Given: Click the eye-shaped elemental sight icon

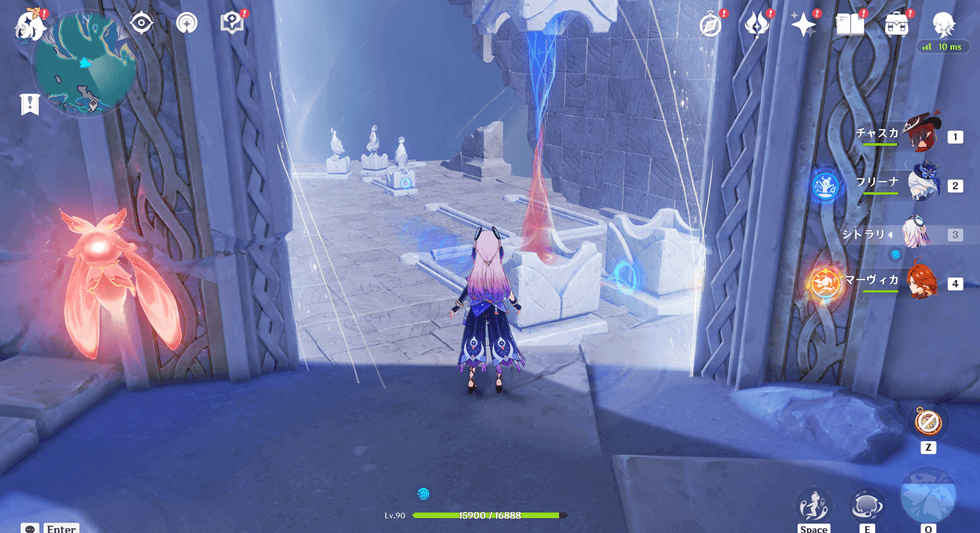Looking at the screenshot, I should tap(141, 24).
